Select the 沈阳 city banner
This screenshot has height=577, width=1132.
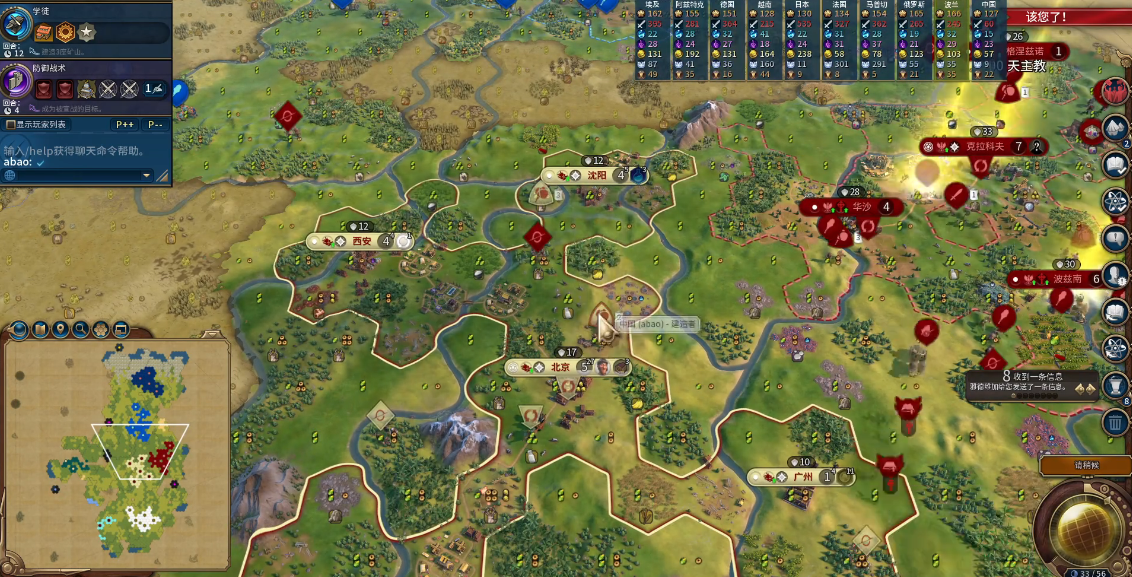click(x=597, y=175)
